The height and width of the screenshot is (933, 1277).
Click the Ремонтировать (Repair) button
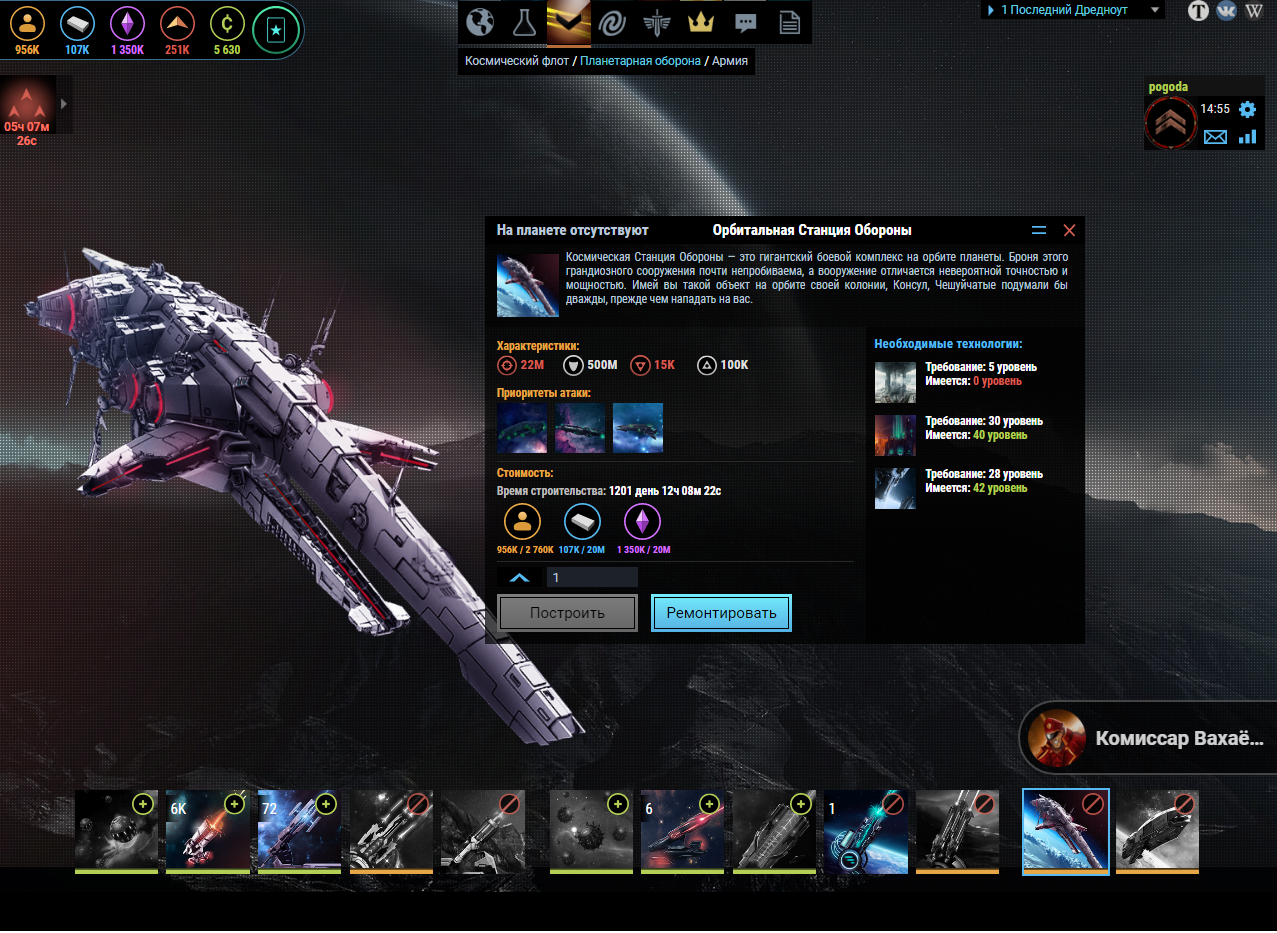[721, 613]
